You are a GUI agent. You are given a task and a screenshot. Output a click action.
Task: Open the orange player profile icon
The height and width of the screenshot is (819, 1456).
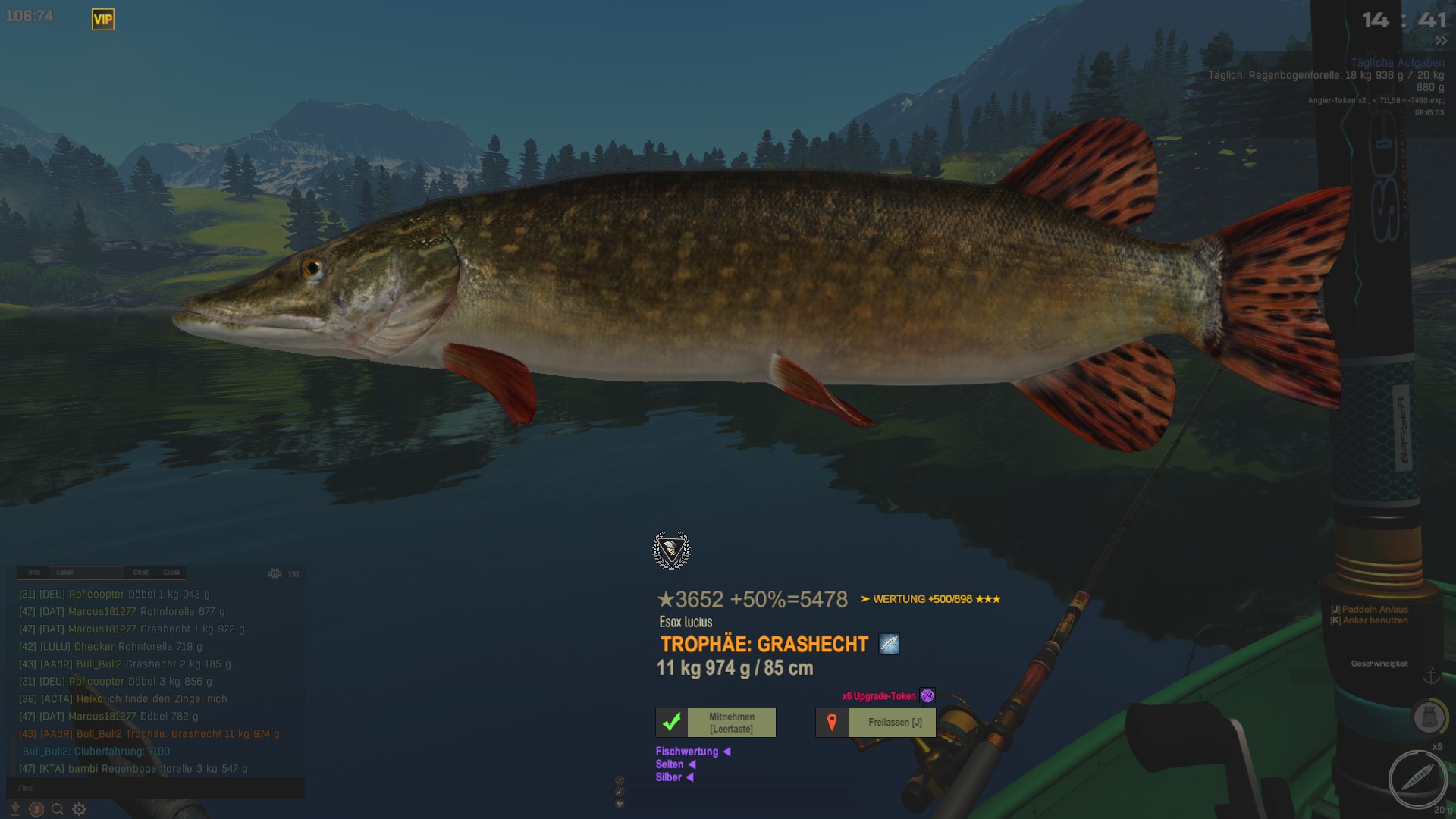36,809
